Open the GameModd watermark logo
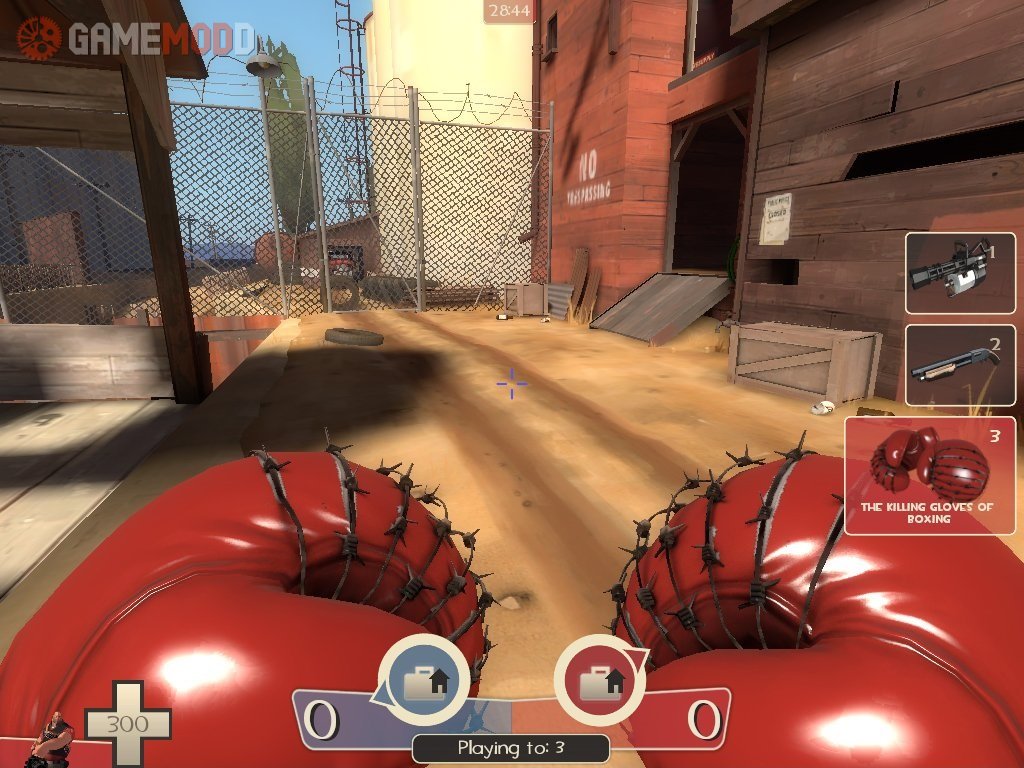1024x768 pixels. (x=134, y=38)
